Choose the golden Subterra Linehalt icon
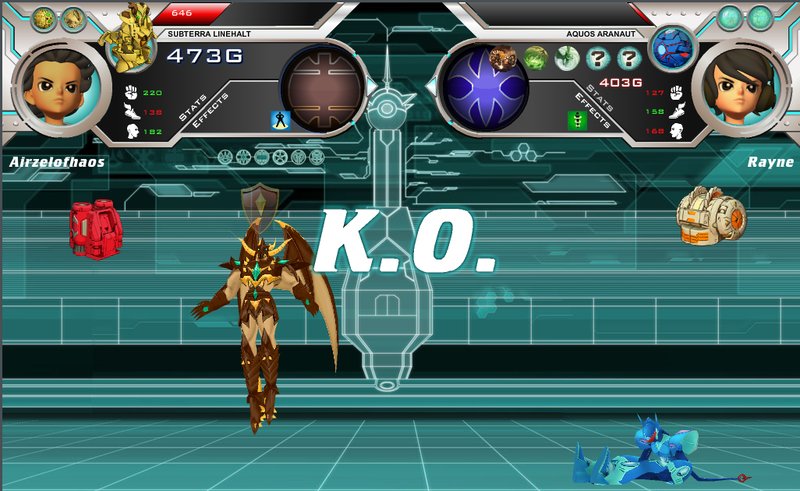The height and width of the screenshot is (491, 800). click(x=132, y=40)
